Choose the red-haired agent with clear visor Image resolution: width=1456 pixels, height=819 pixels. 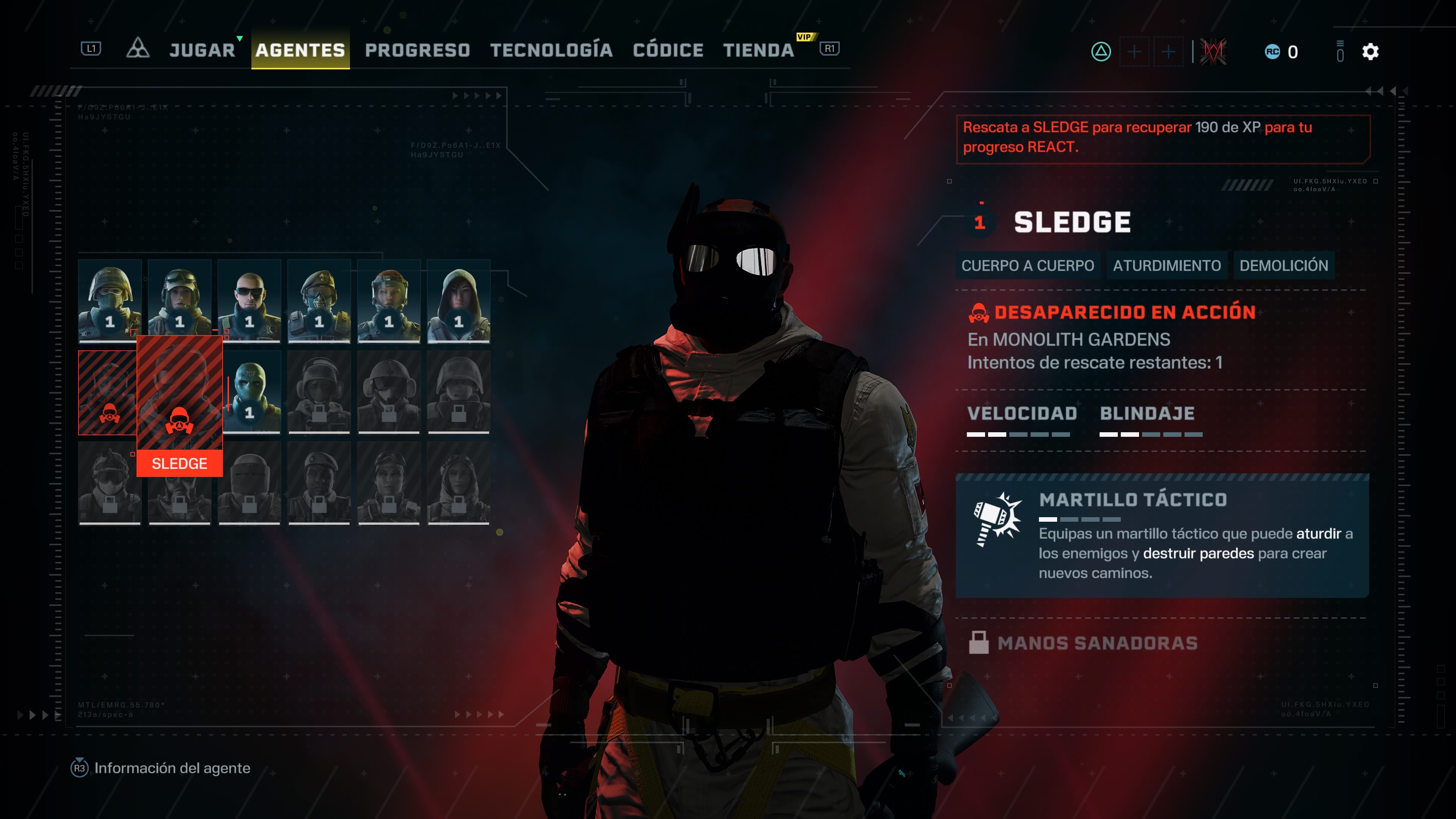(389, 301)
